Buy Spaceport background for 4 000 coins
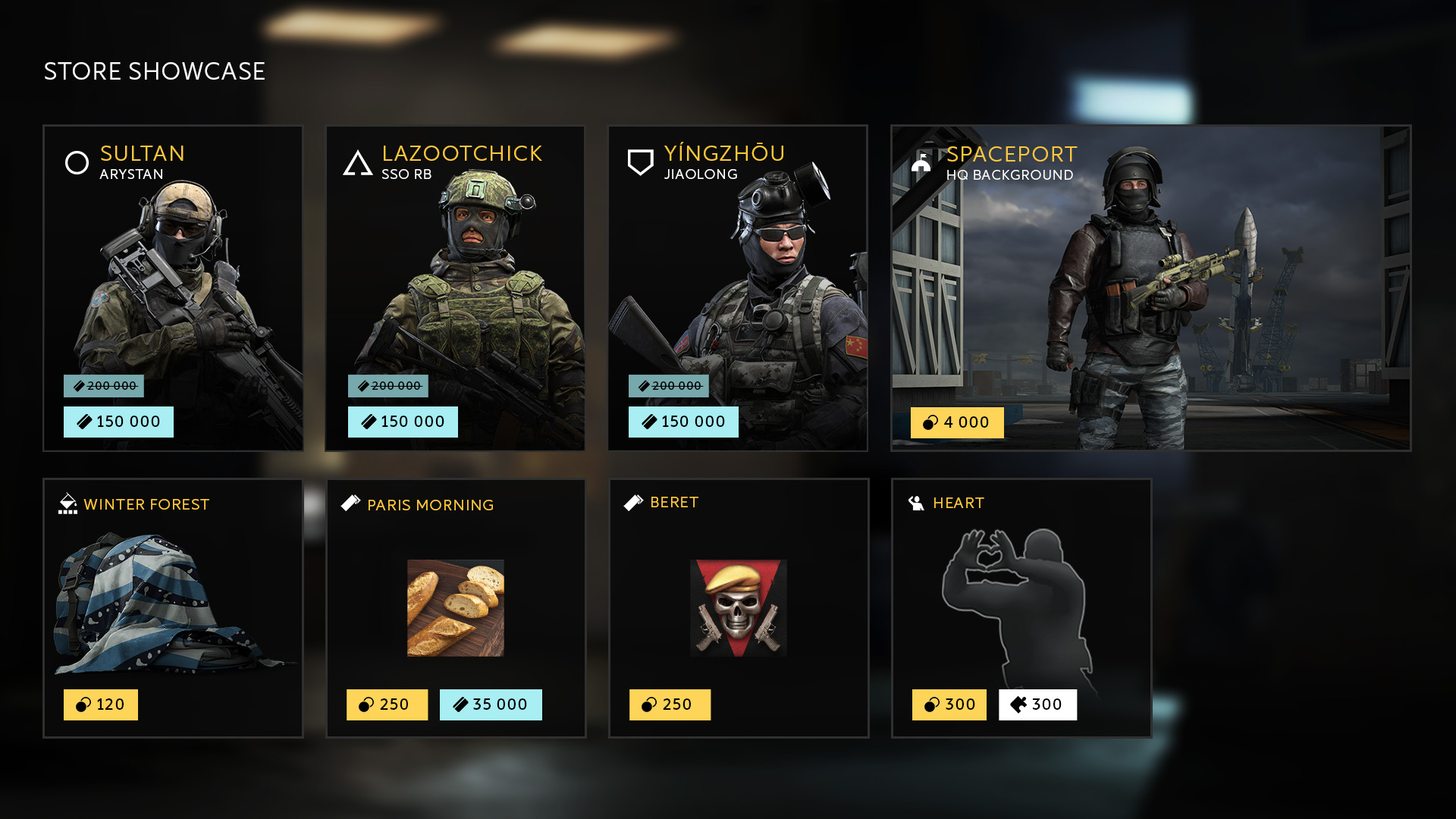The image size is (1456, 819). click(x=957, y=422)
